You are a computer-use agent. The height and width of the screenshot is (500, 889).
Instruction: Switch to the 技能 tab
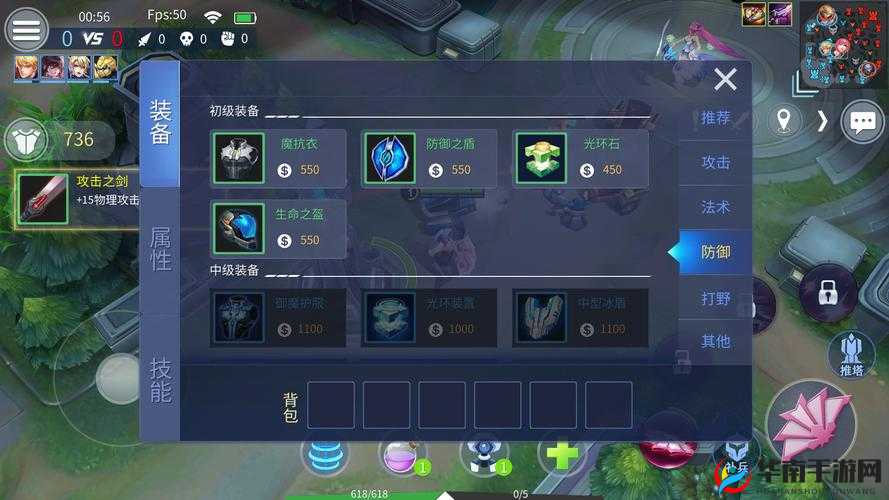(x=160, y=379)
